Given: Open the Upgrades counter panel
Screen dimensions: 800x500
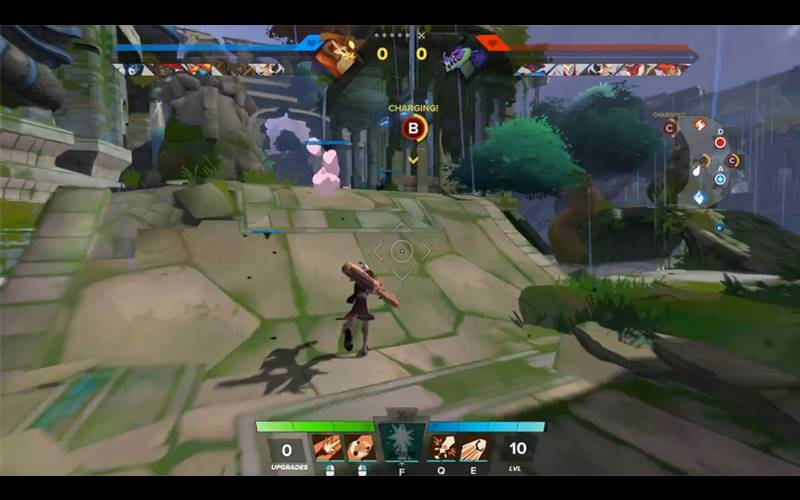Looking at the screenshot, I should 287,451.
